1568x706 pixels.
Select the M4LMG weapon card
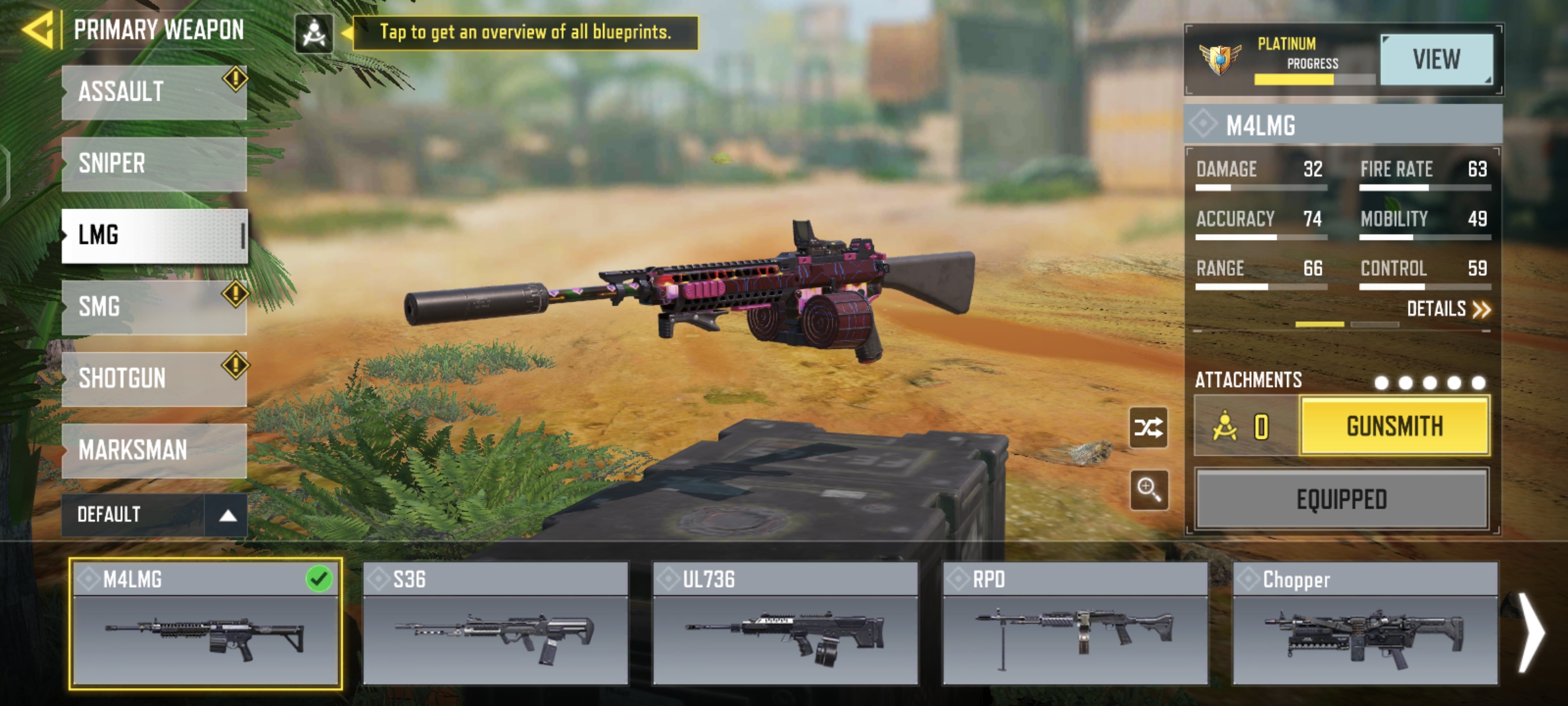pyautogui.click(x=205, y=624)
